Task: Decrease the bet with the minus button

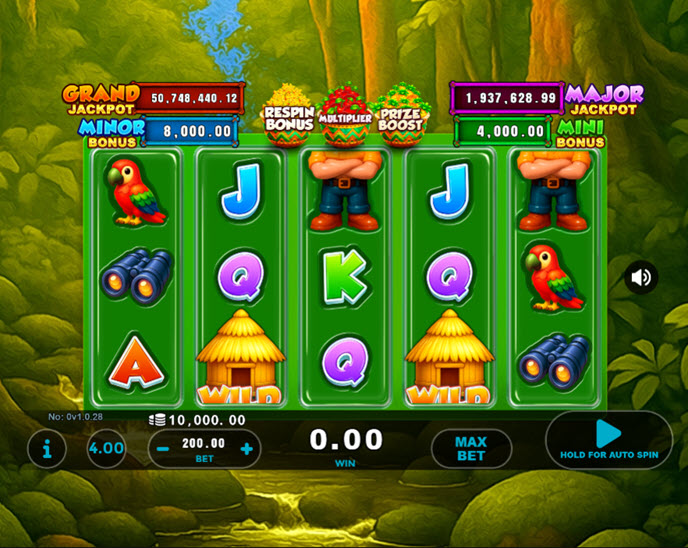Action: [x=163, y=449]
